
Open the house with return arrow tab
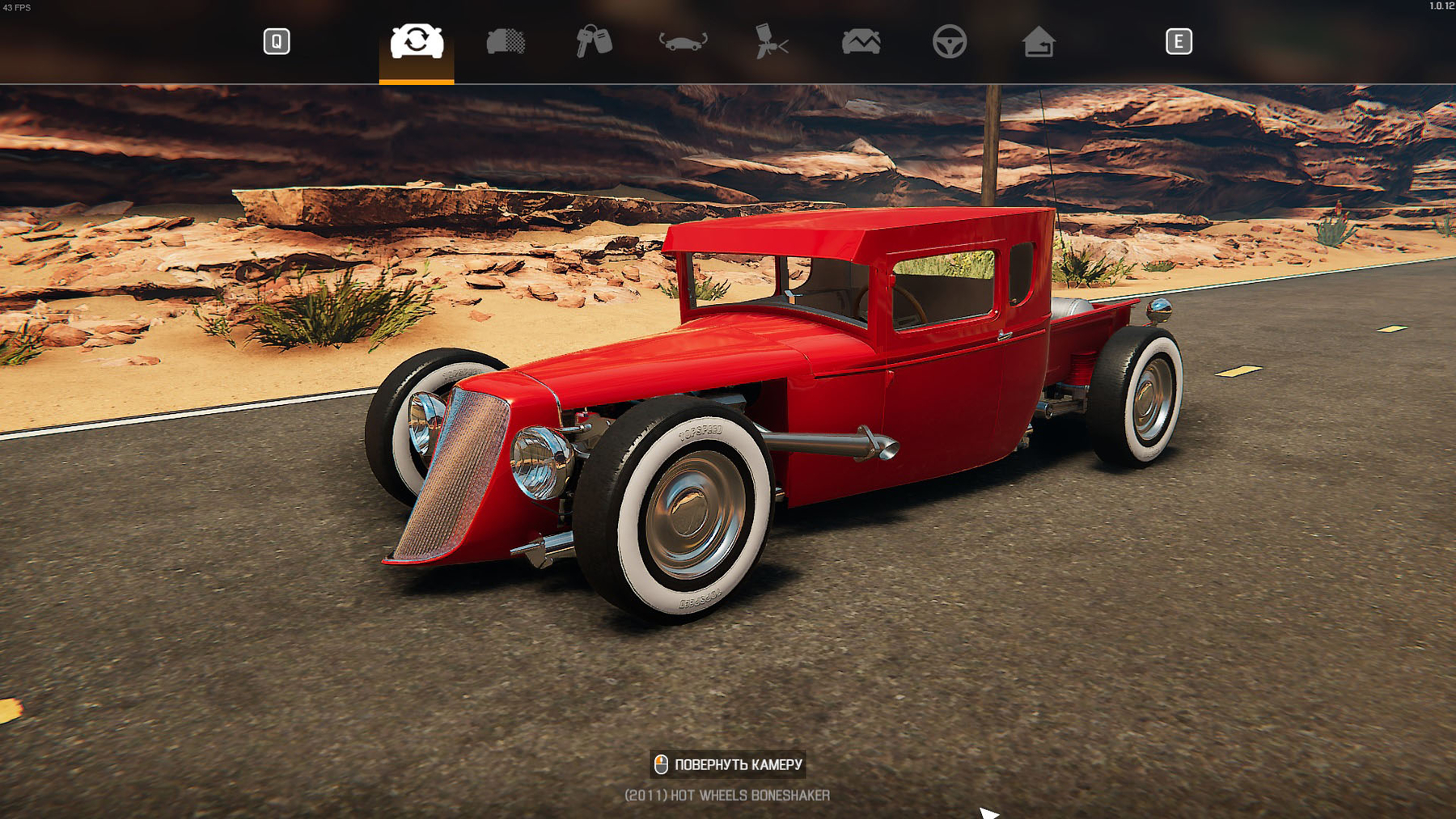[x=1038, y=41]
